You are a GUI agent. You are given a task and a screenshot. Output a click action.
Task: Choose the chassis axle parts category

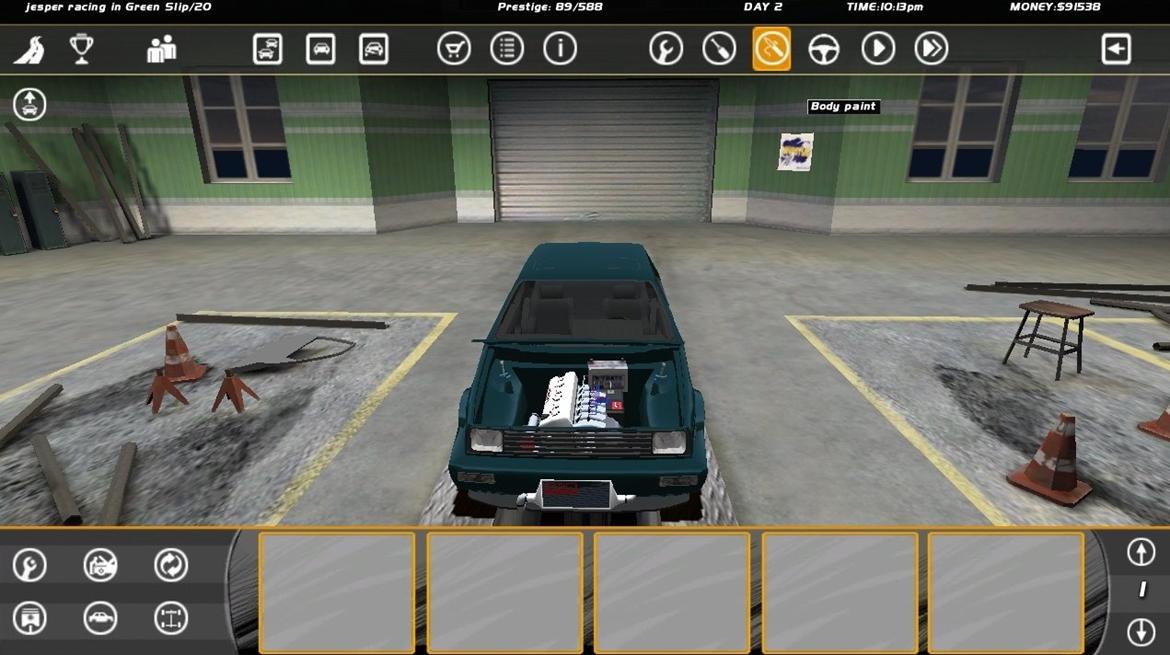171,618
